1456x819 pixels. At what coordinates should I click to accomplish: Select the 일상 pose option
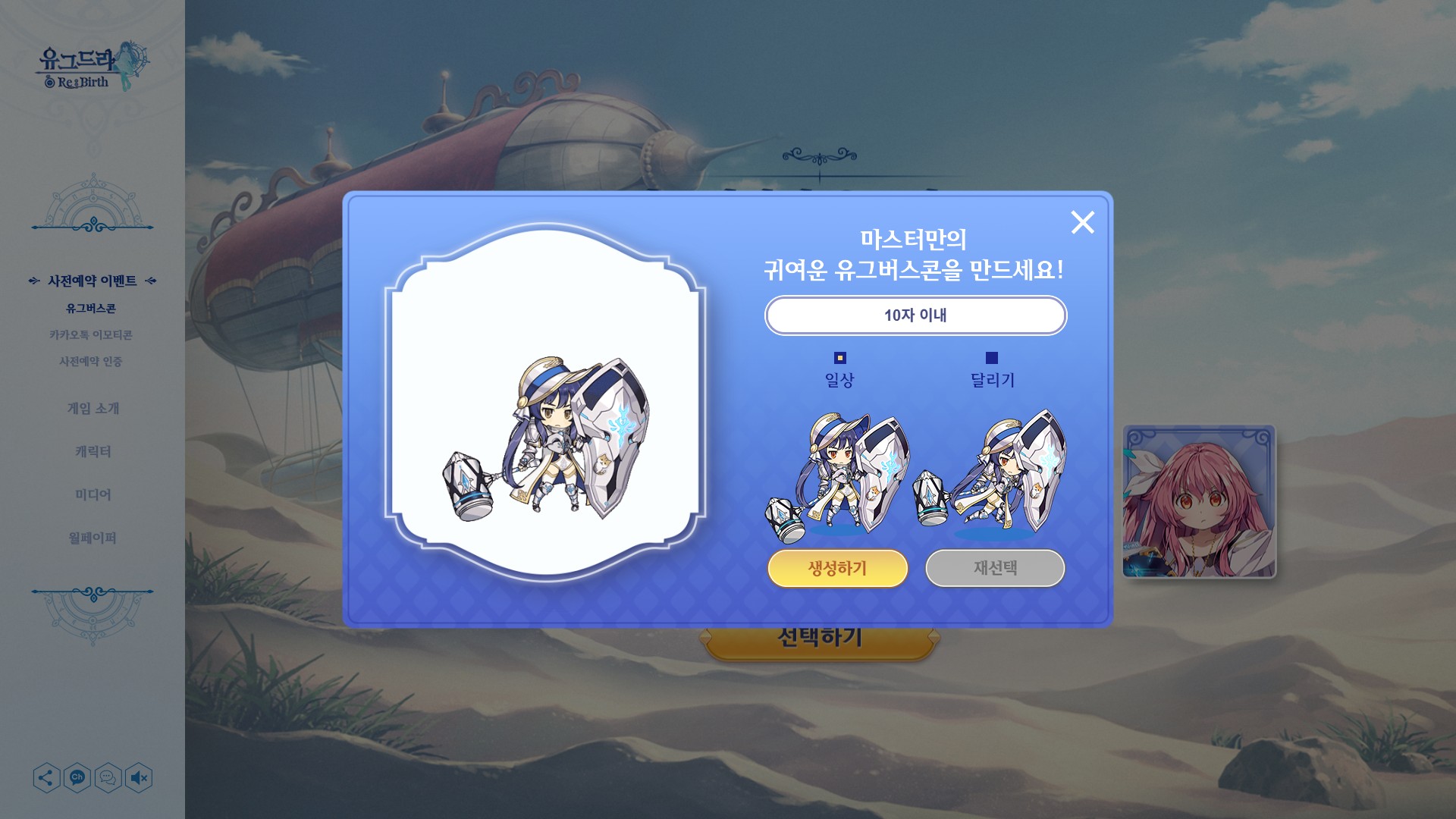[x=839, y=358]
